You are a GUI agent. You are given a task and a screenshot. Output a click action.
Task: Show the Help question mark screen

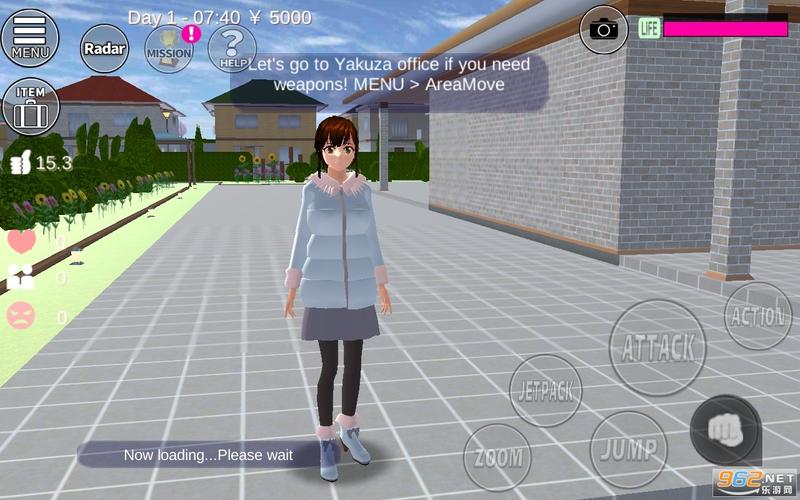click(x=233, y=47)
